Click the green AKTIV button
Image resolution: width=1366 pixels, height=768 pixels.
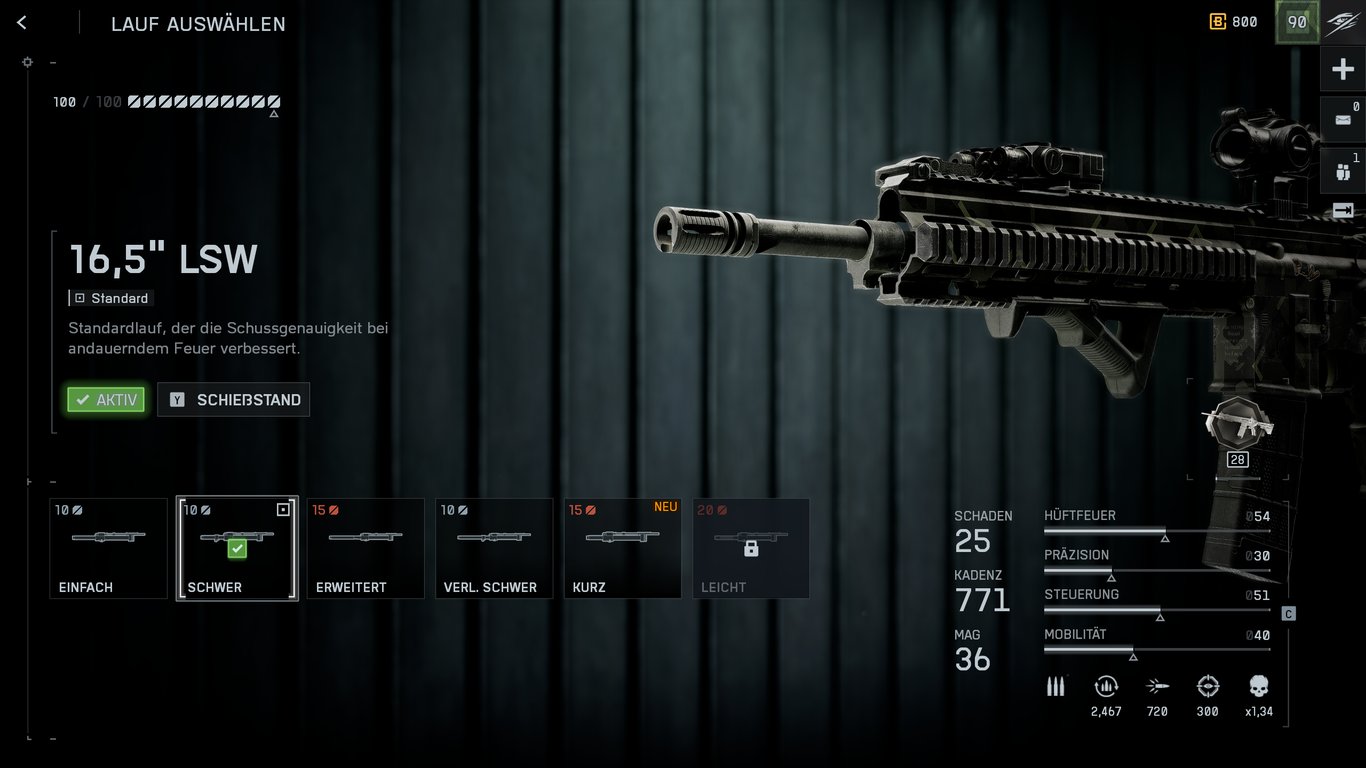click(x=106, y=400)
